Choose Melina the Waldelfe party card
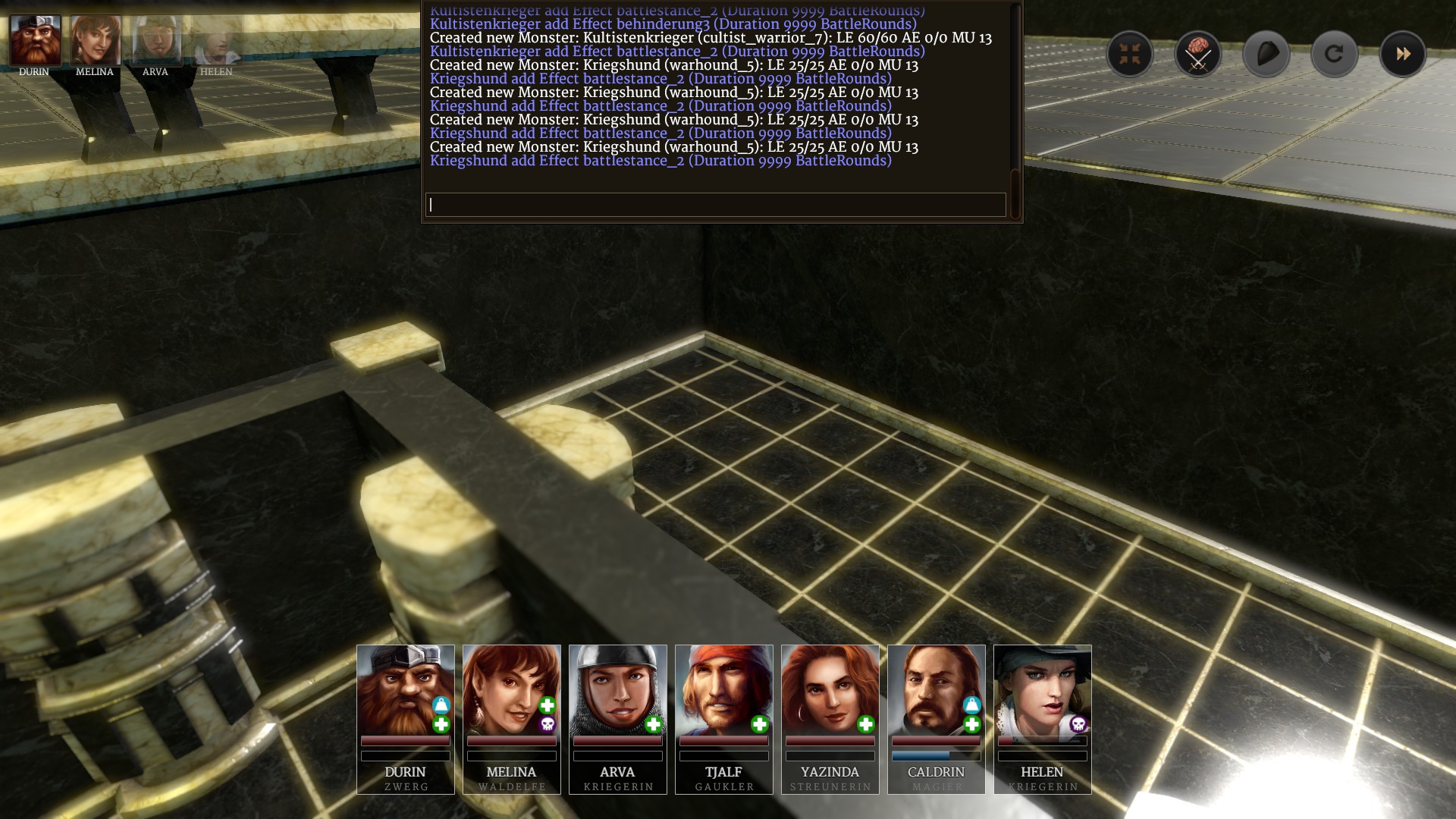The width and height of the screenshot is (1456, 819). pos(511,718)
